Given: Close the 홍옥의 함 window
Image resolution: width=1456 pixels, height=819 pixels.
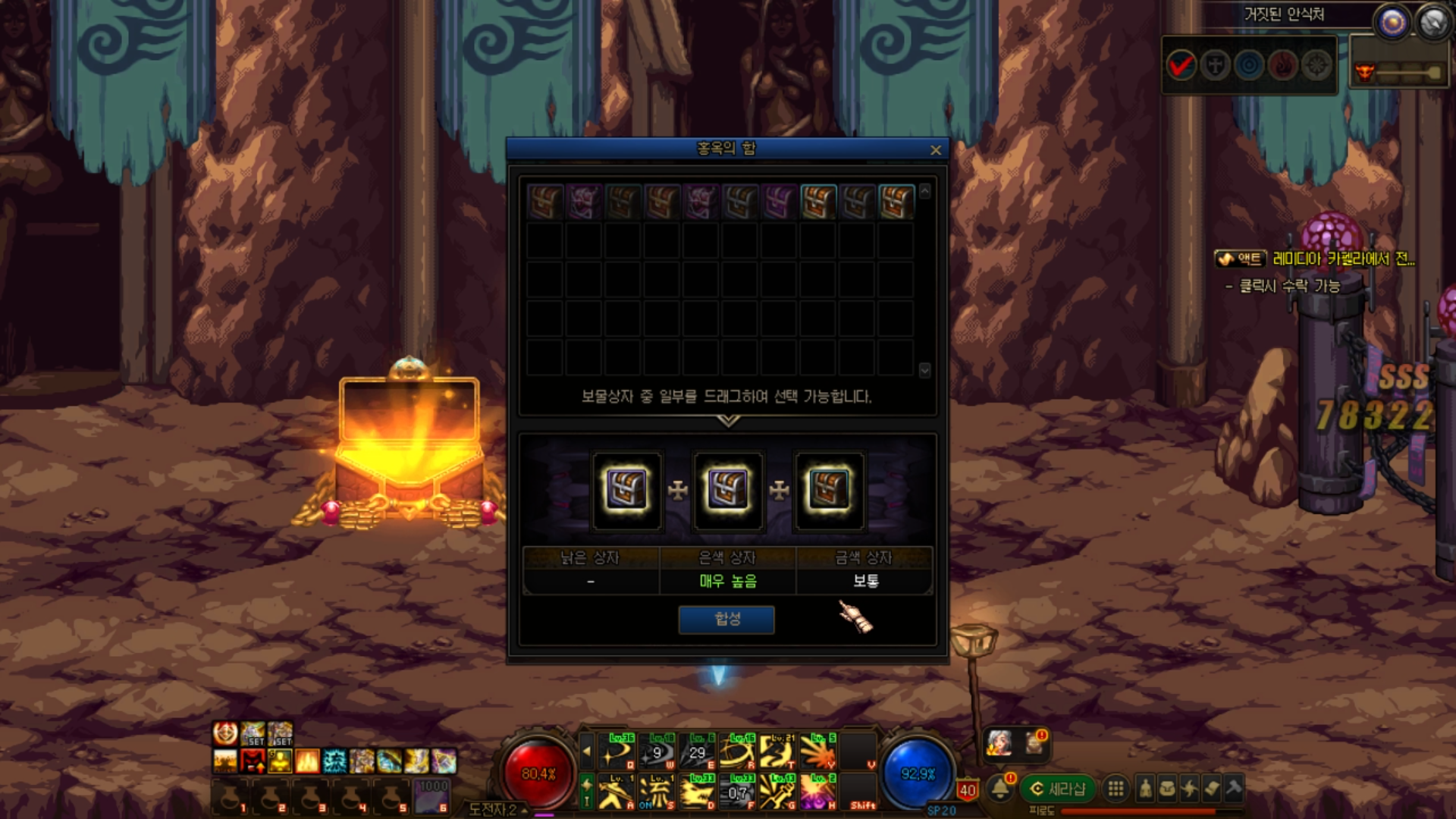Looking at the screenshot, I should coord(935,150).
